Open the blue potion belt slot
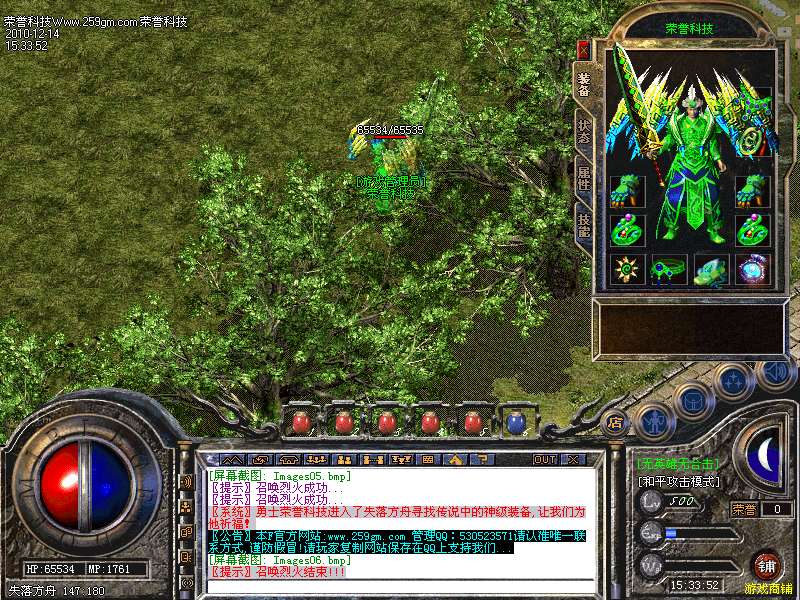800x600 pixels. [x=517, y=422]
